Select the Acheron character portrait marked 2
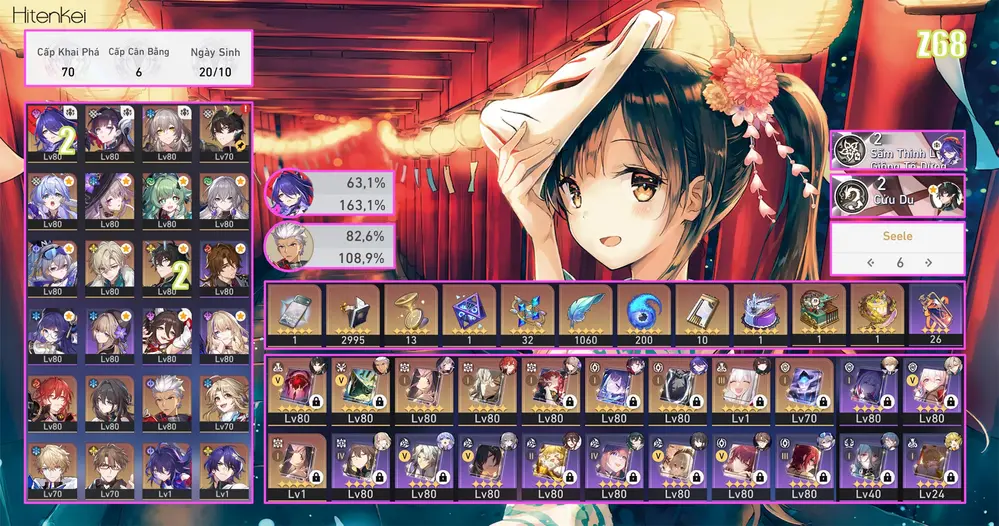This screenshot has height=526, width=999. pos(54,131)
